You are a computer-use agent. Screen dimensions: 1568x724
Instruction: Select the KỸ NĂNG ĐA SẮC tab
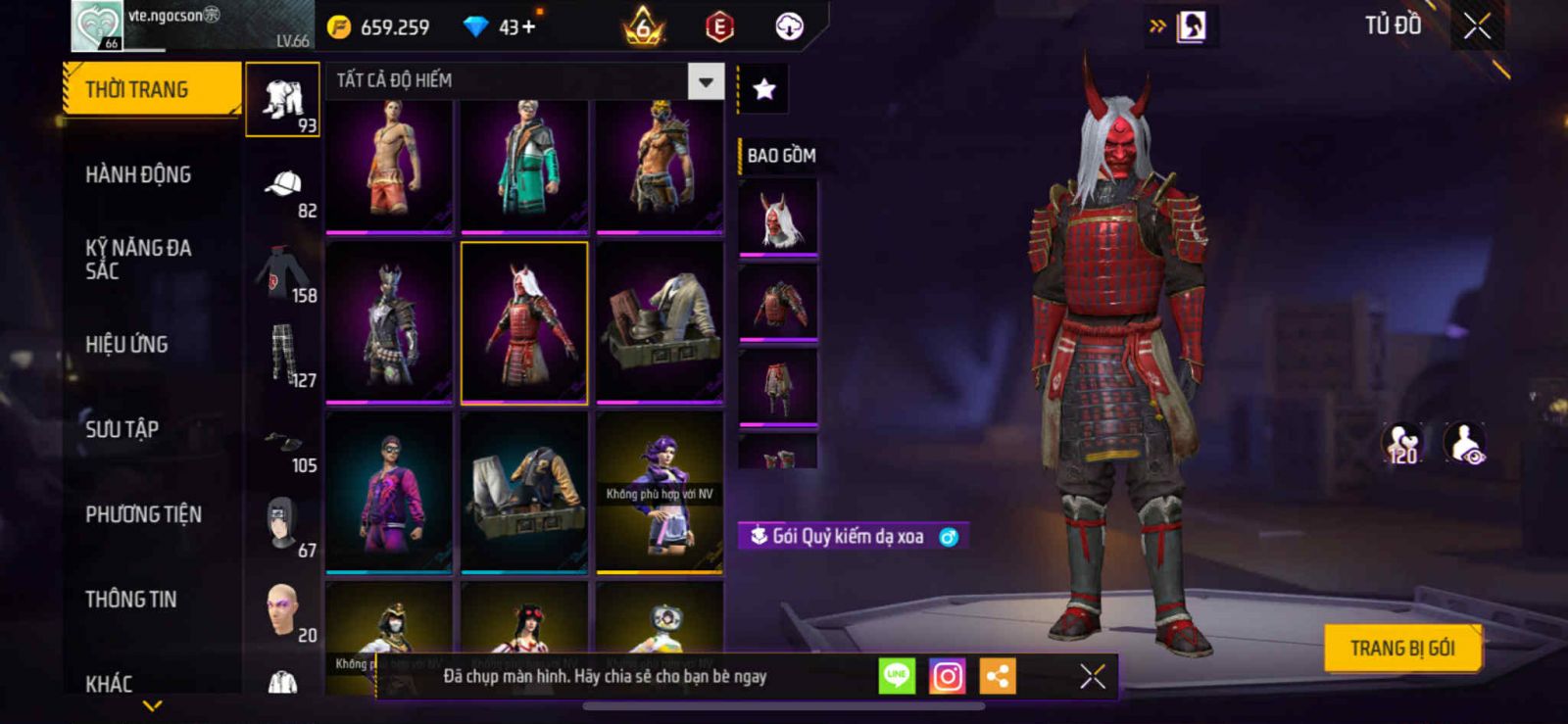[x=138, y=260]
